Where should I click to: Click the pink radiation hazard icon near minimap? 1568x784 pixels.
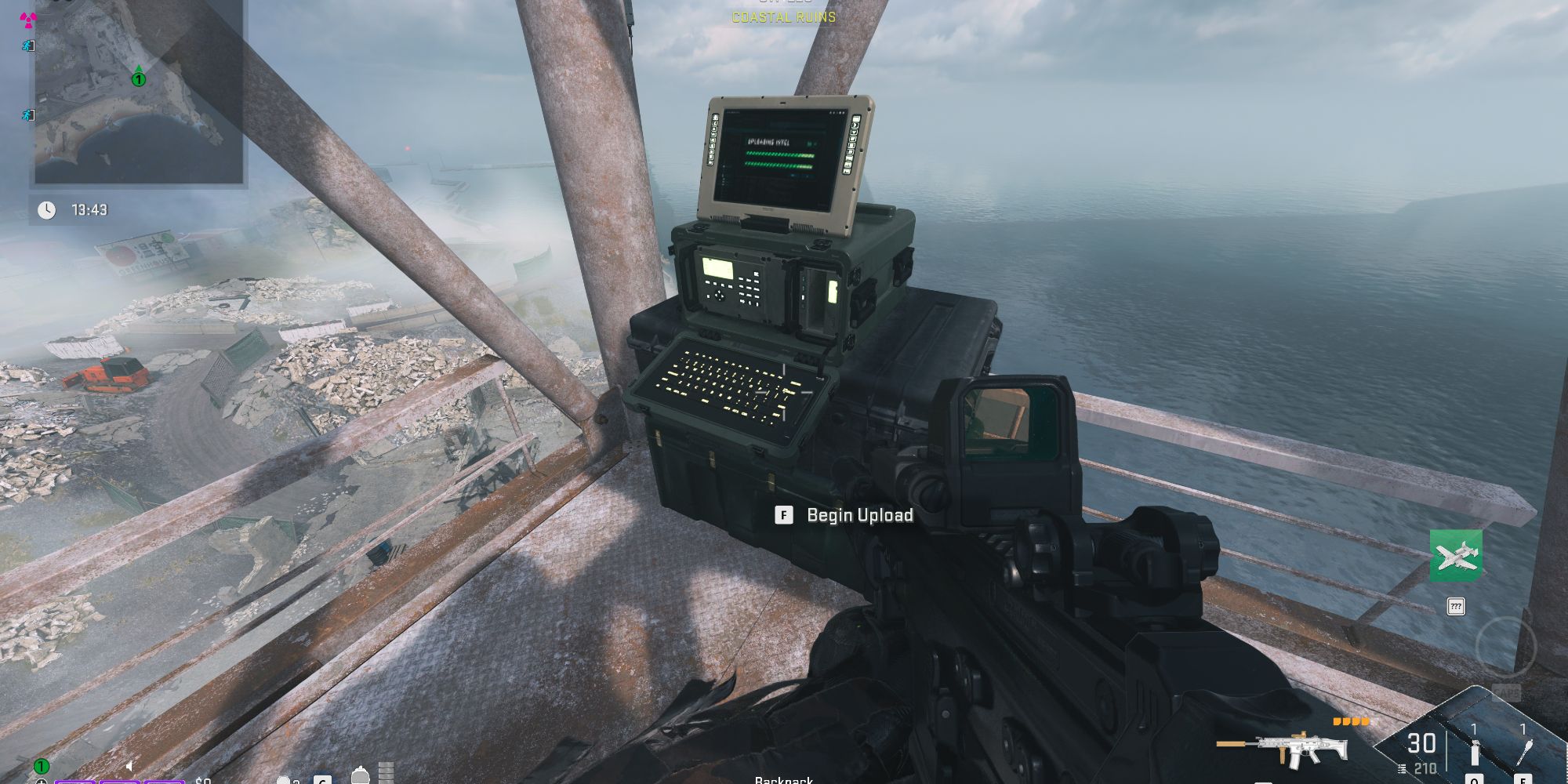coord(27,20)
